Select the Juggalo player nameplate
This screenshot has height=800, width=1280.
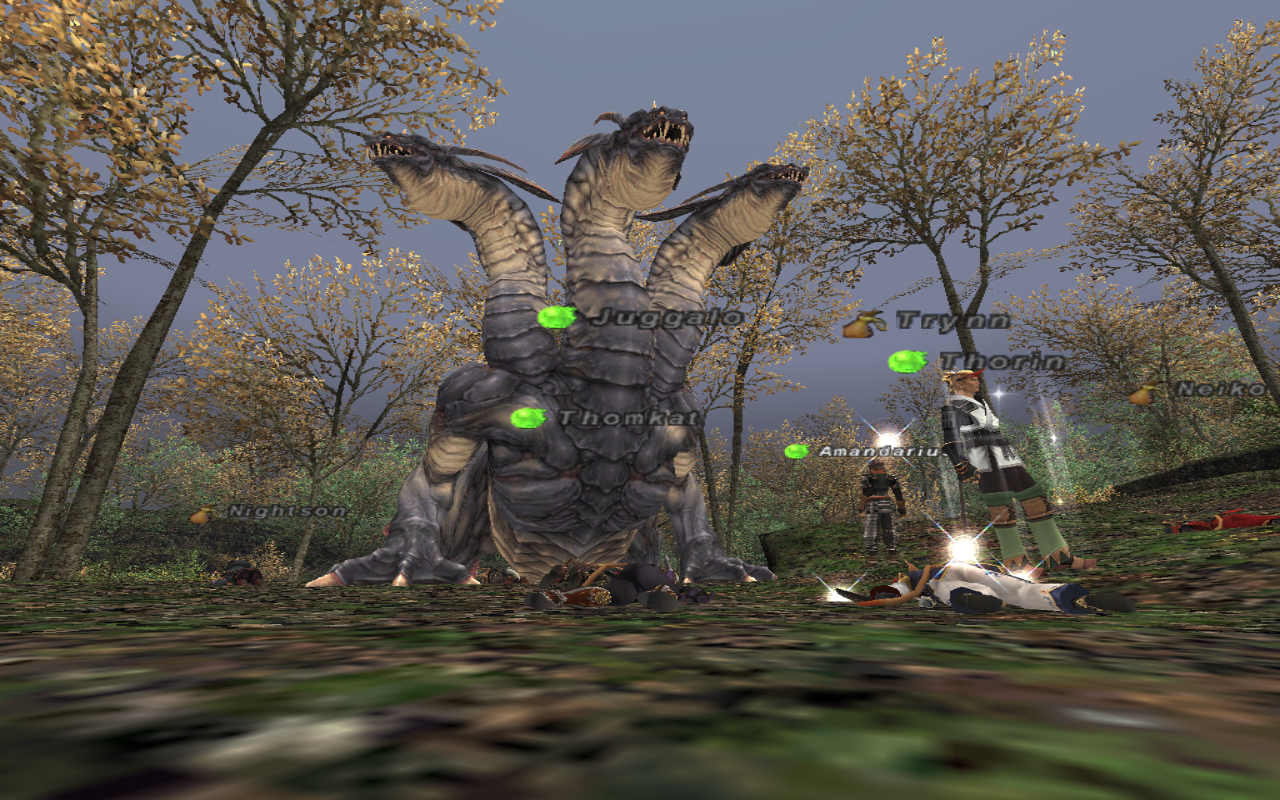point(666,319)
